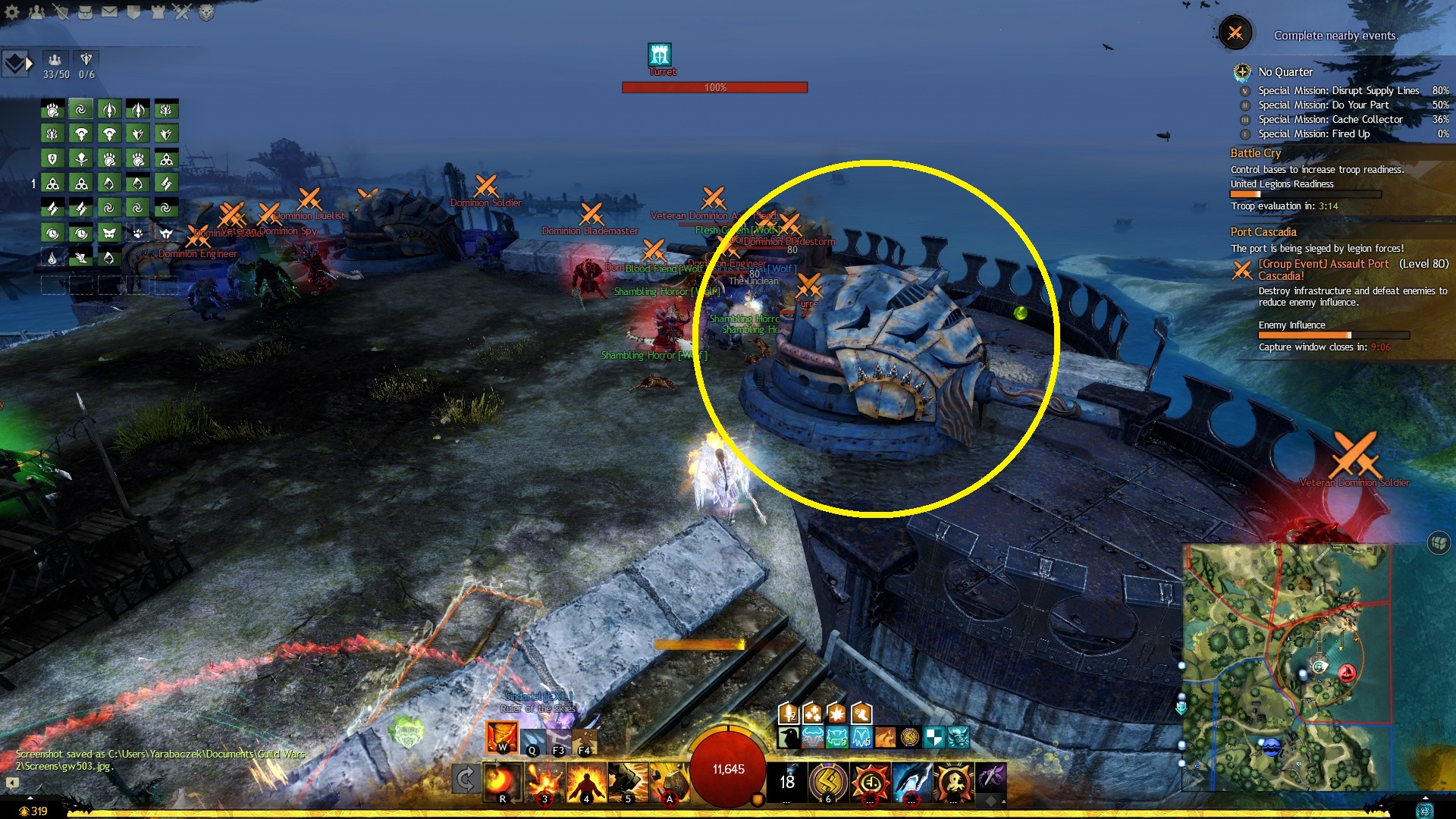Activate the weapon swap button
1456x819 pixels.
465,779
